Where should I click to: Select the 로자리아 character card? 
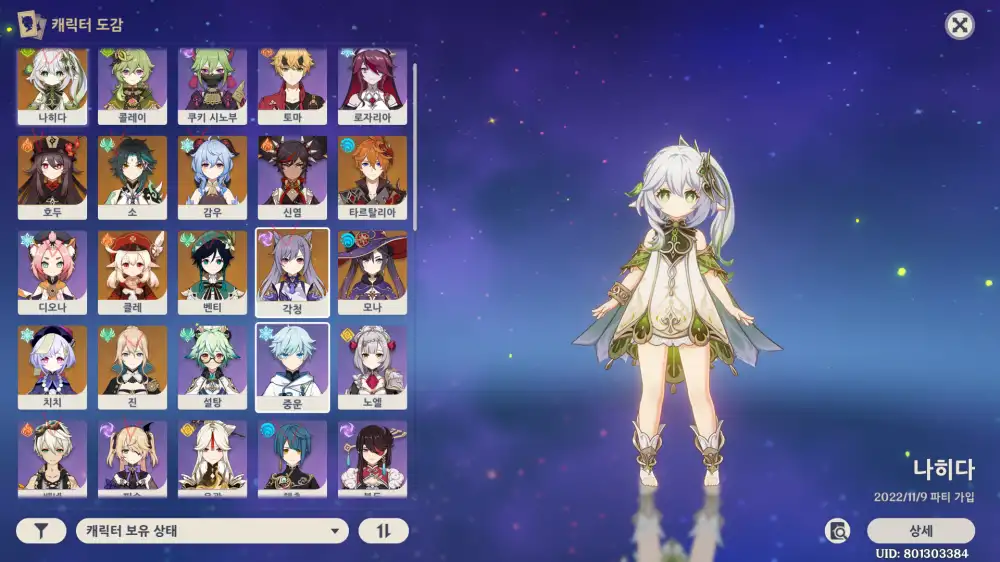[x=373, y=86]
